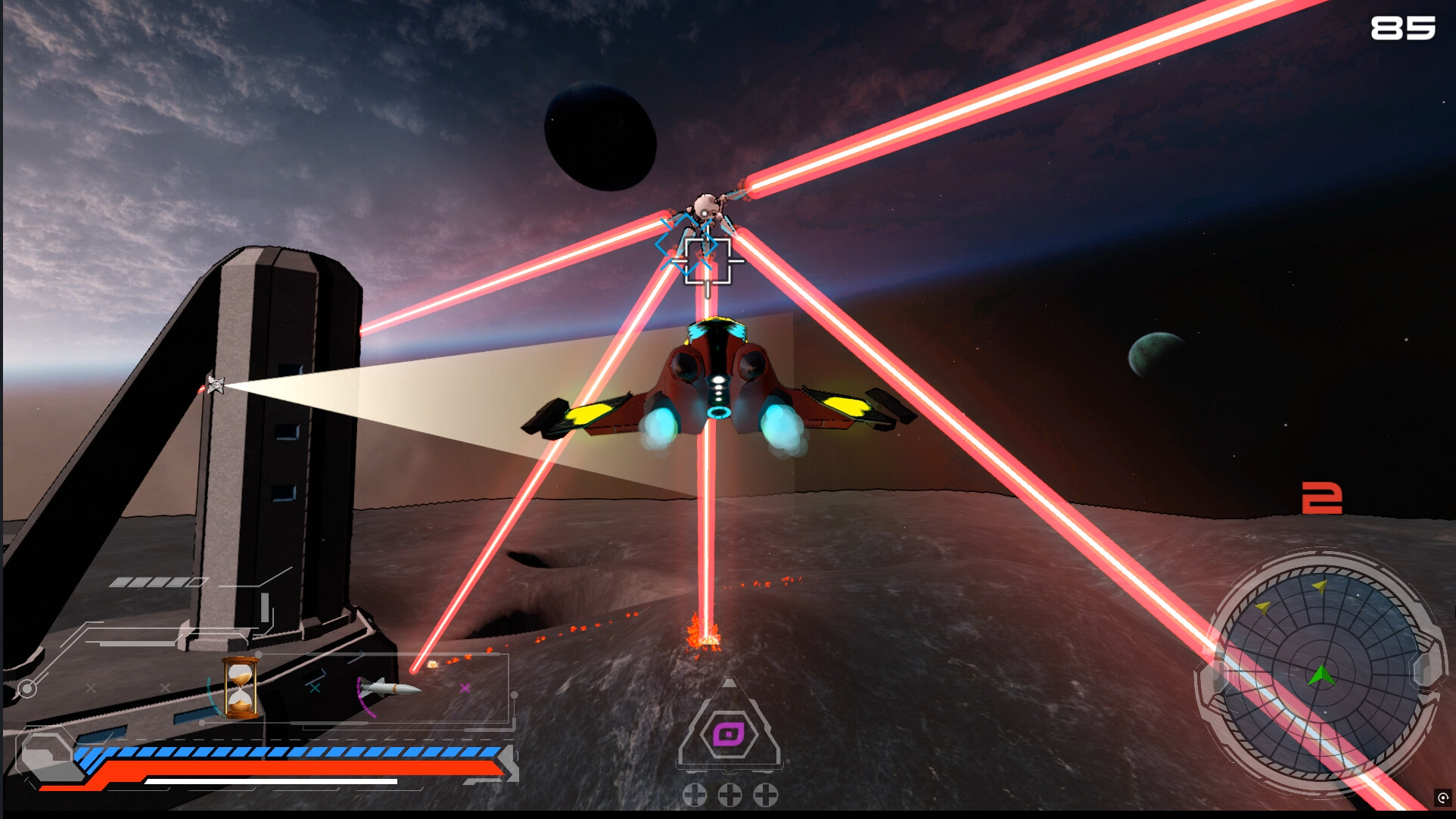Click the small target icon below the radar
This screenshot has width=1456, height=819.
[1443, 797]
